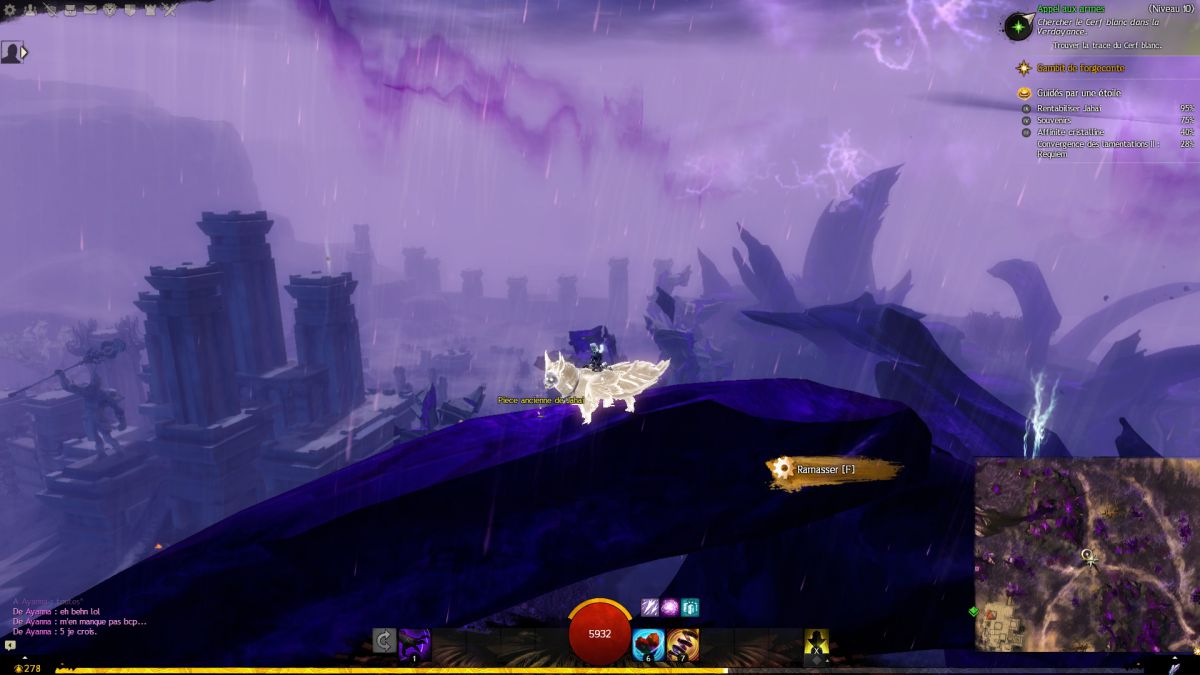Open the mail envelope icon

point(91,10)
